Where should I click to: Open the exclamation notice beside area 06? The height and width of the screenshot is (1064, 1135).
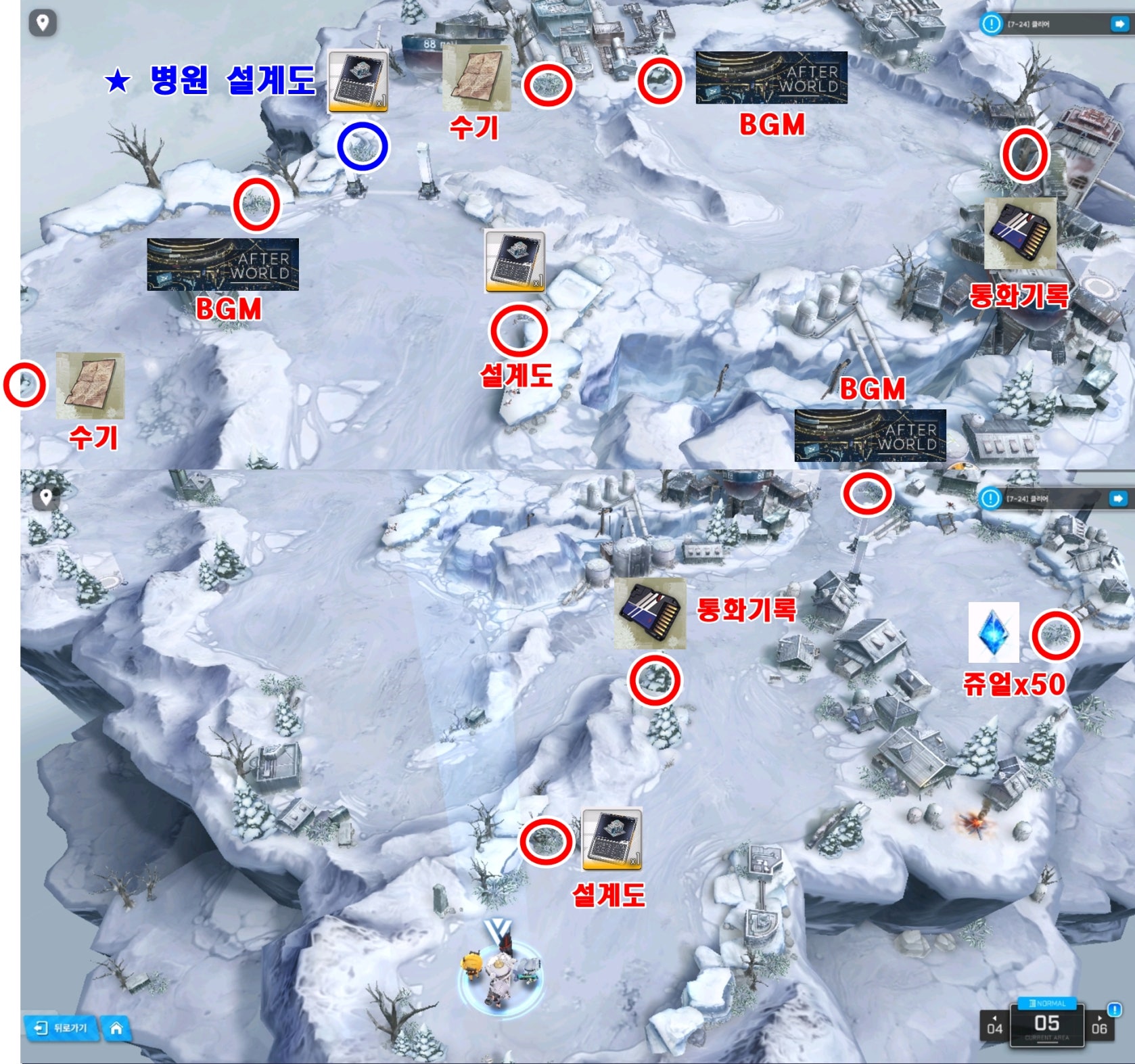pyautogui.click(x=1114, y=1010)
